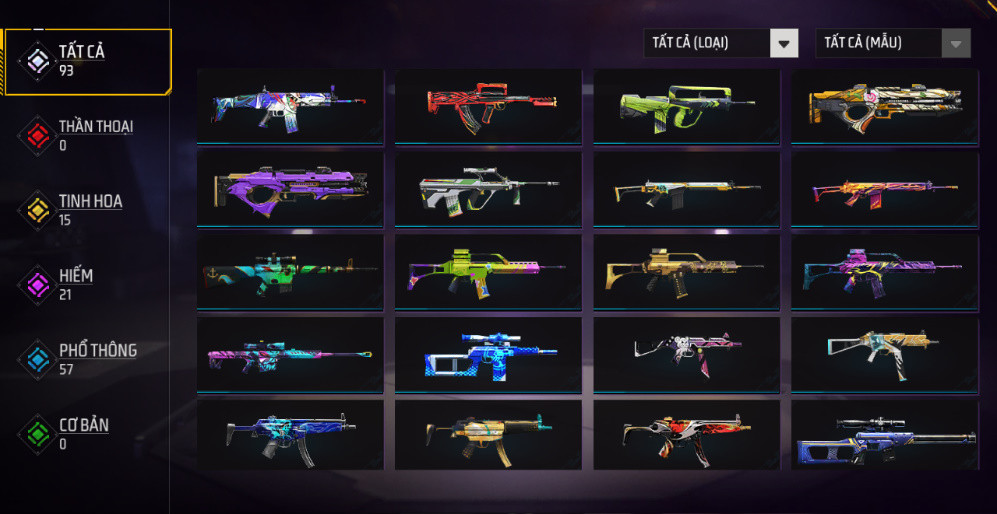Select the white and green AUG skin

coord(488,187)
